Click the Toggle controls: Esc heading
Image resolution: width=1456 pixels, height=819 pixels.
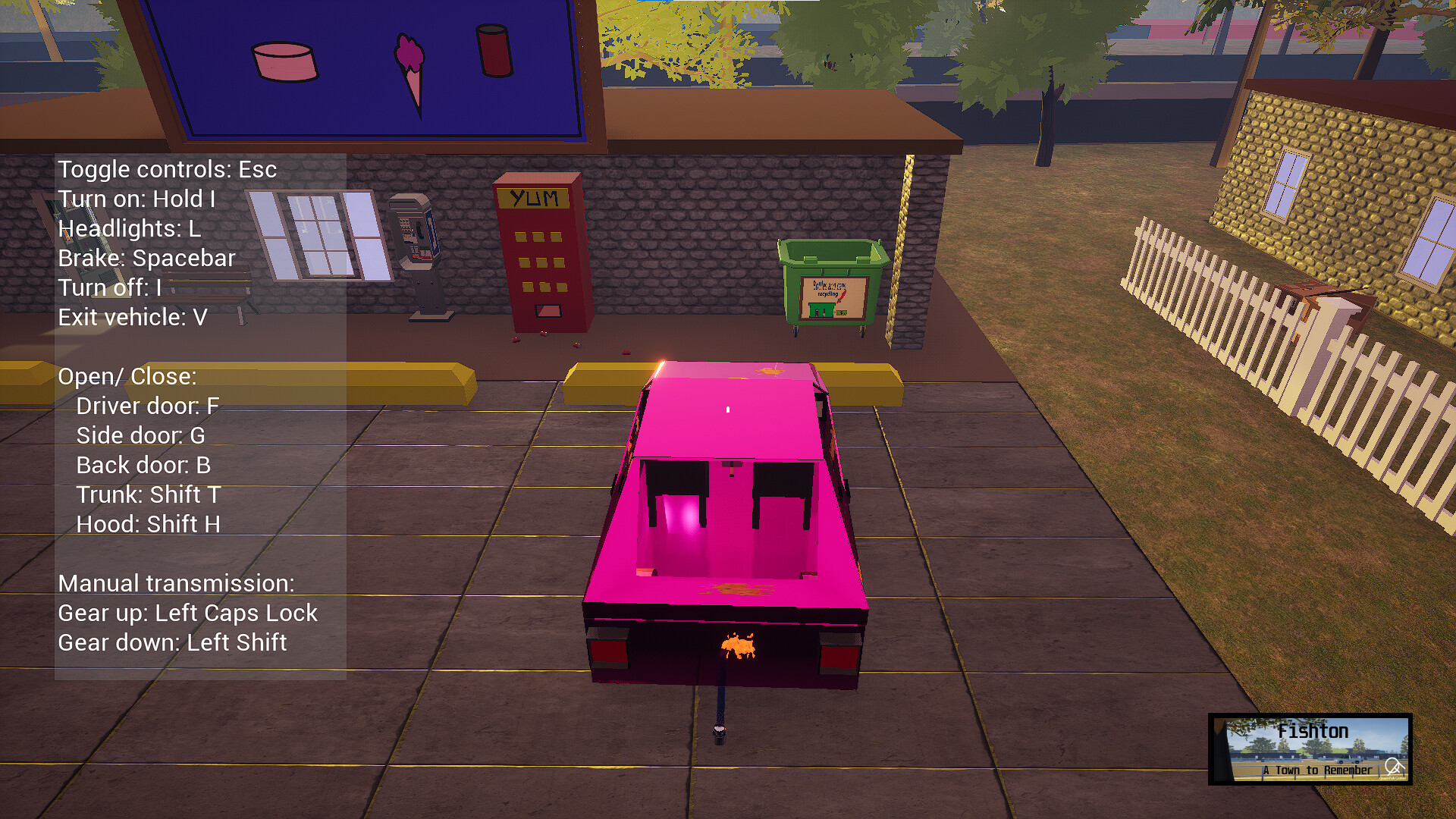[168, 169]
